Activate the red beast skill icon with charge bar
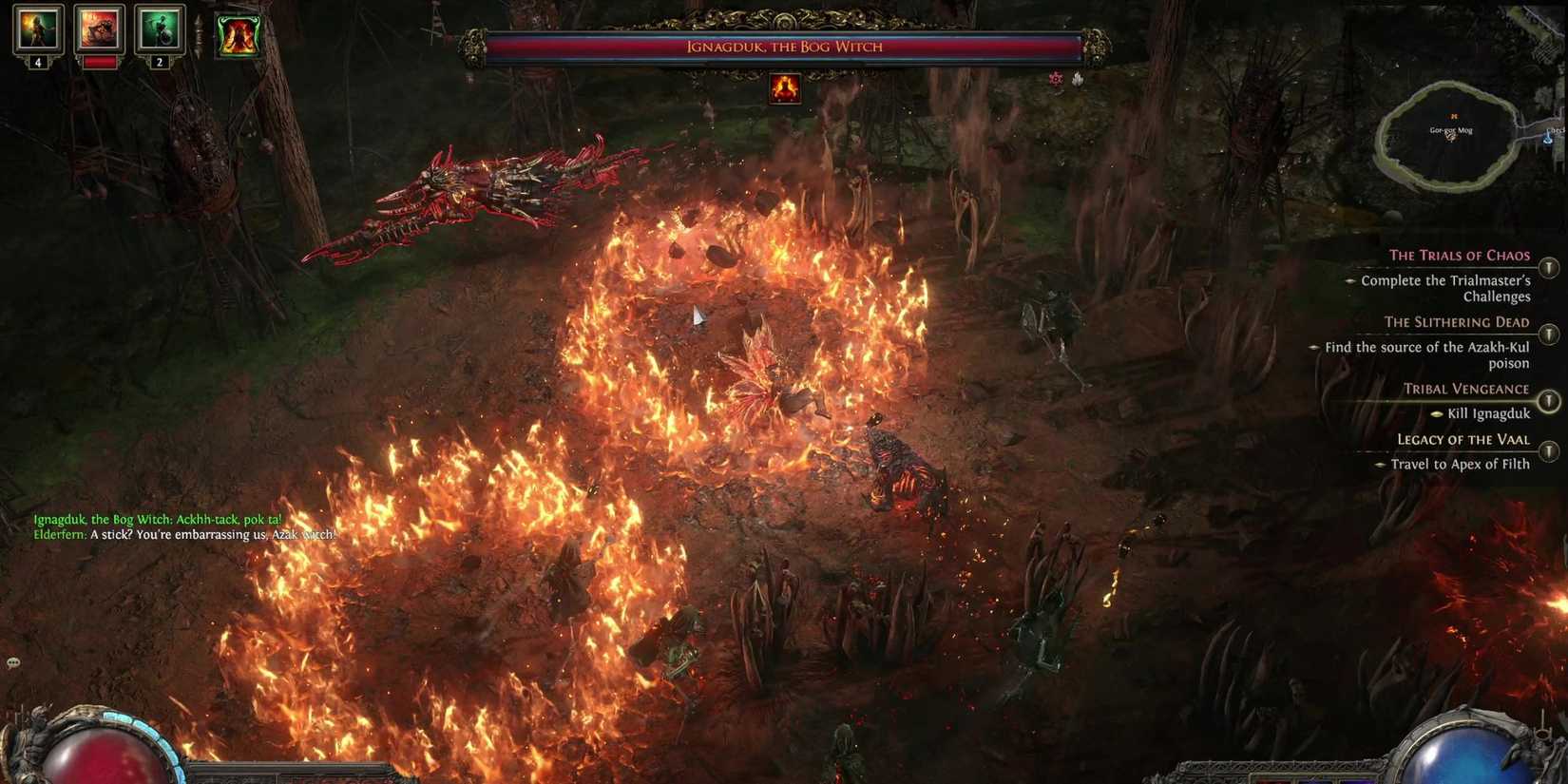 coord(98,27)
